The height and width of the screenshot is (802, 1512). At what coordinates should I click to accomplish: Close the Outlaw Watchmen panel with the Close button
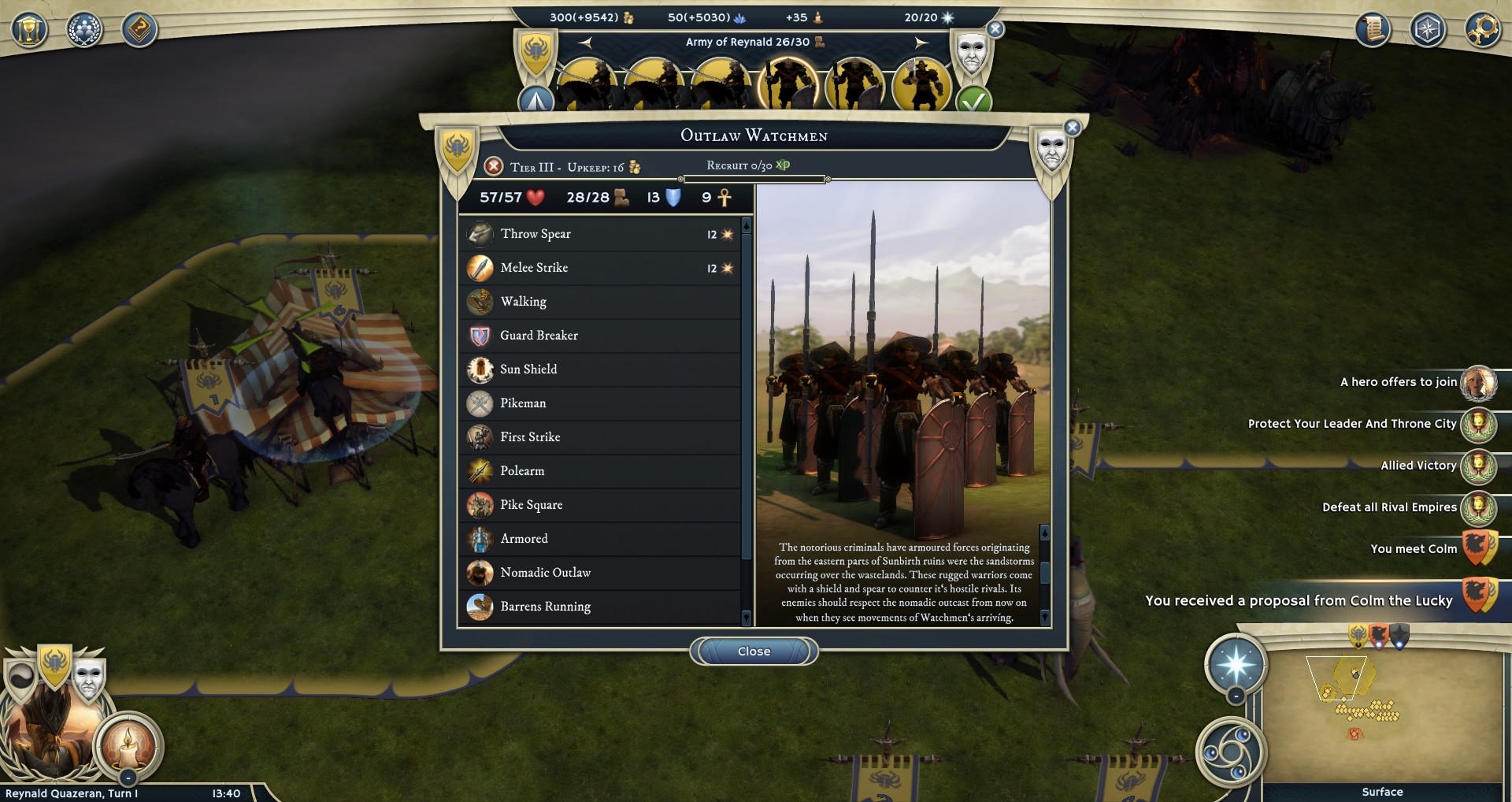[754, 652]
